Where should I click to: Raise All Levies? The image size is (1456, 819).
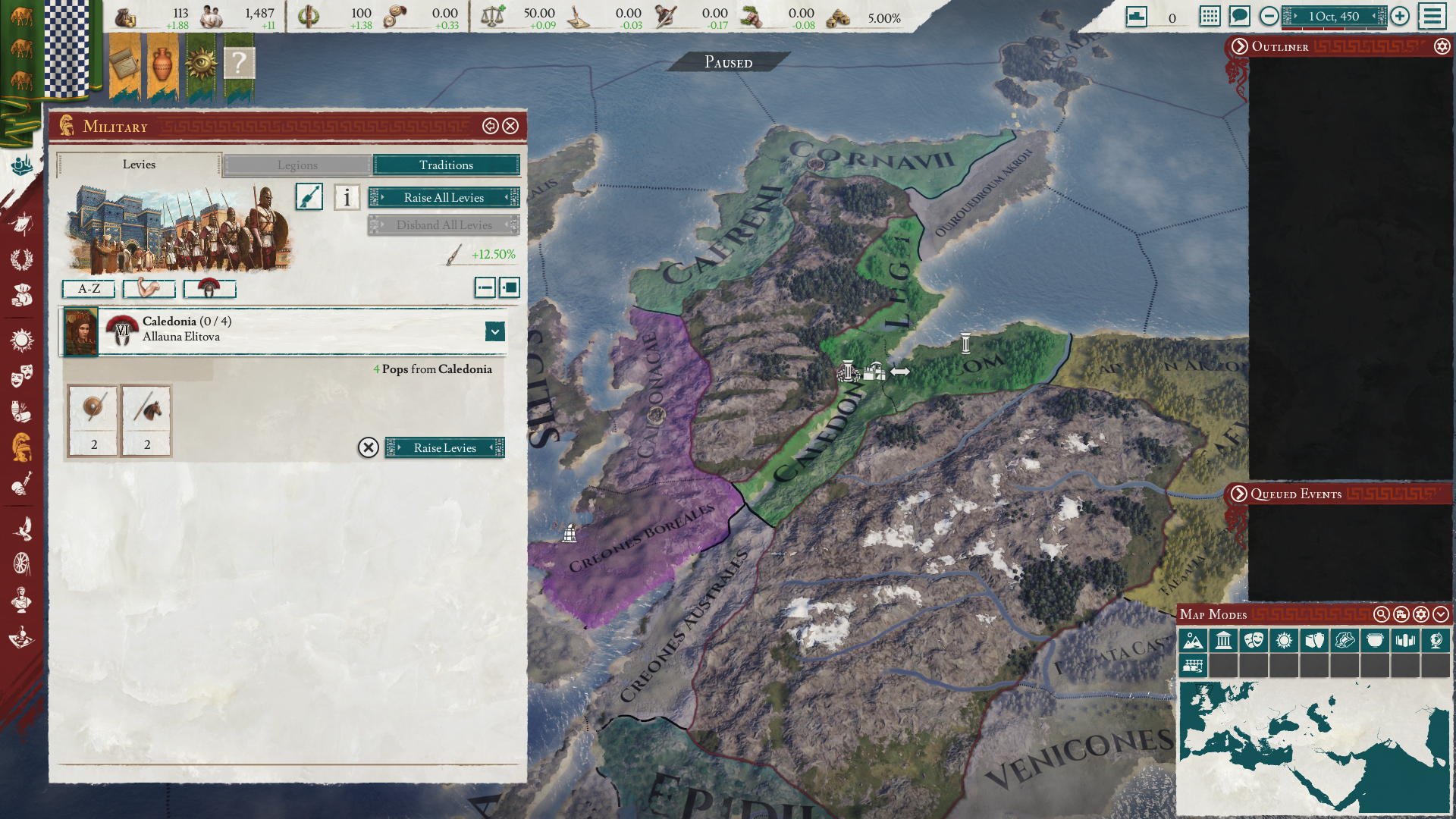(x=444, y=197)
